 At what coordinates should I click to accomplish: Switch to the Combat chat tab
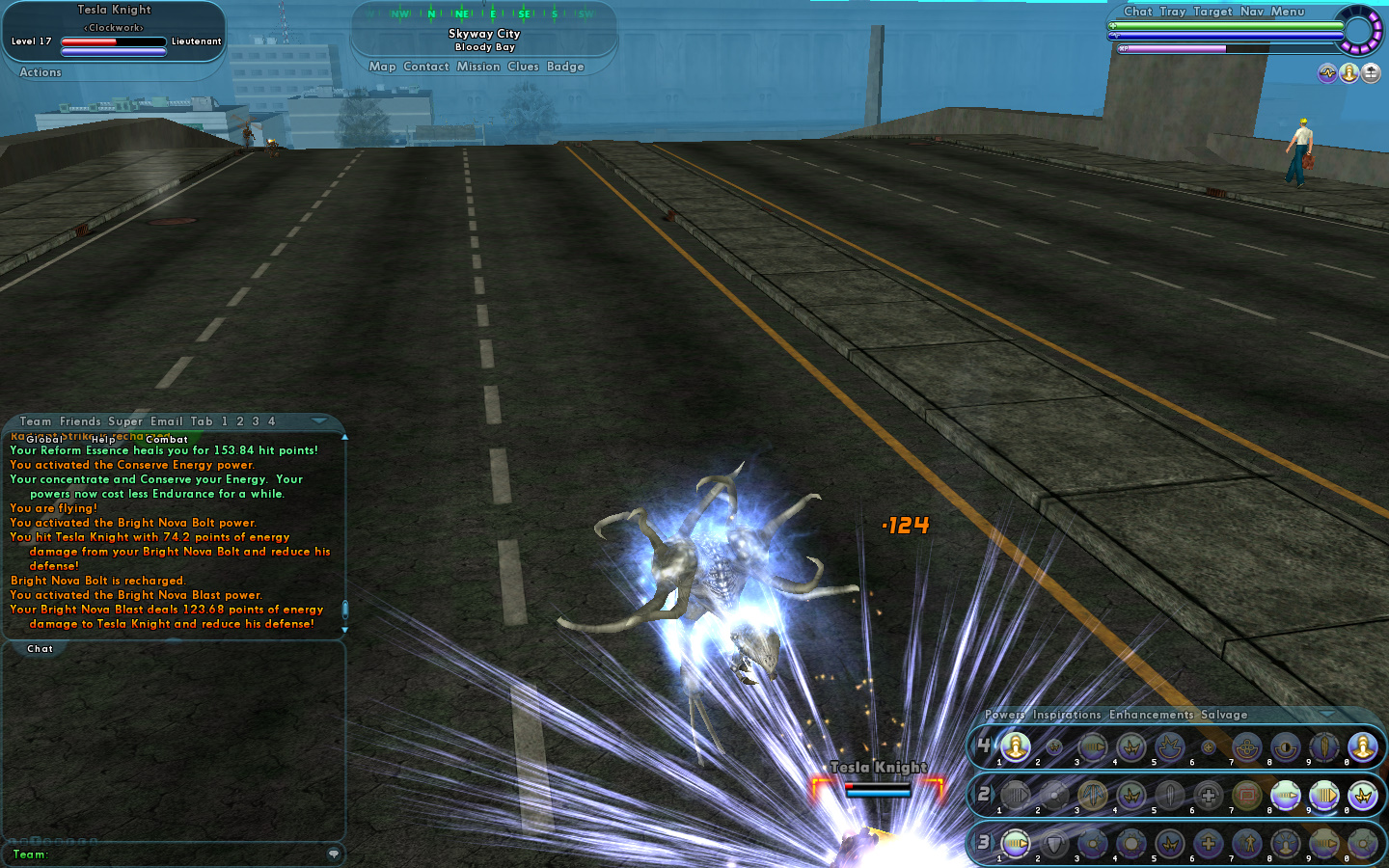(167, 440)
